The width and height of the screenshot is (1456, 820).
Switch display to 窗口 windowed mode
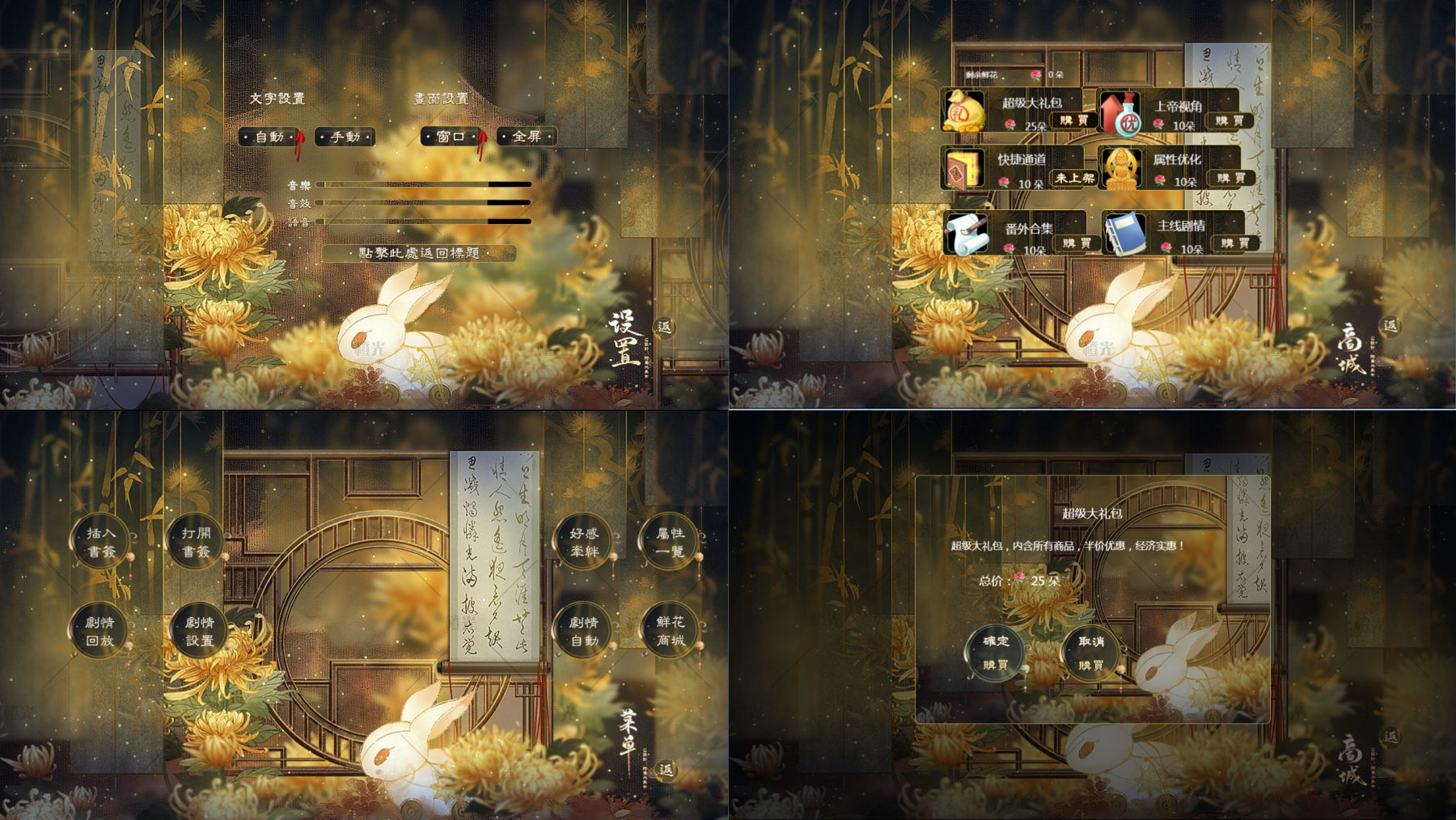[x=451, y=137]
